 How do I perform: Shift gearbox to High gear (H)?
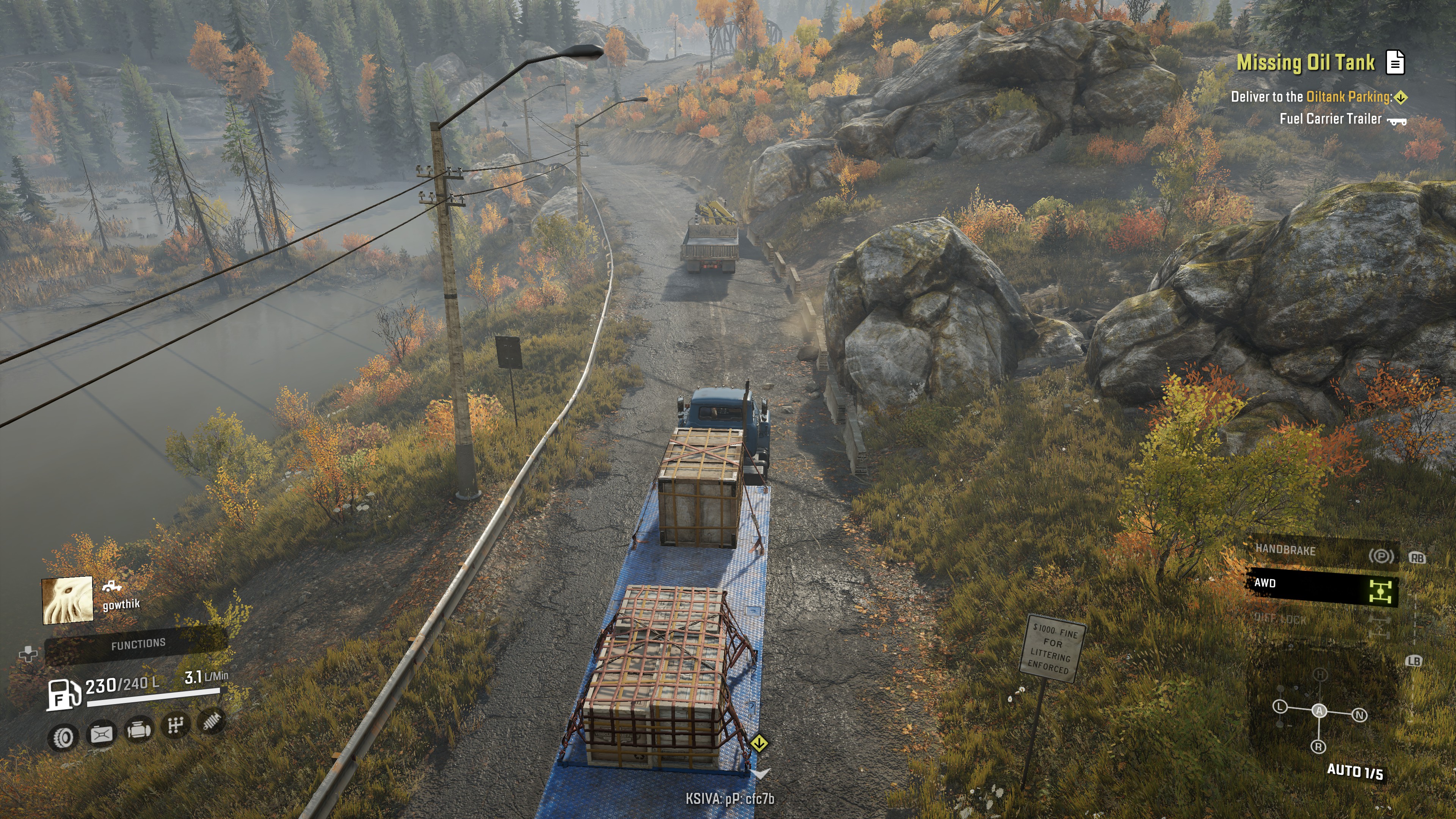click(x=1320, y=674)
